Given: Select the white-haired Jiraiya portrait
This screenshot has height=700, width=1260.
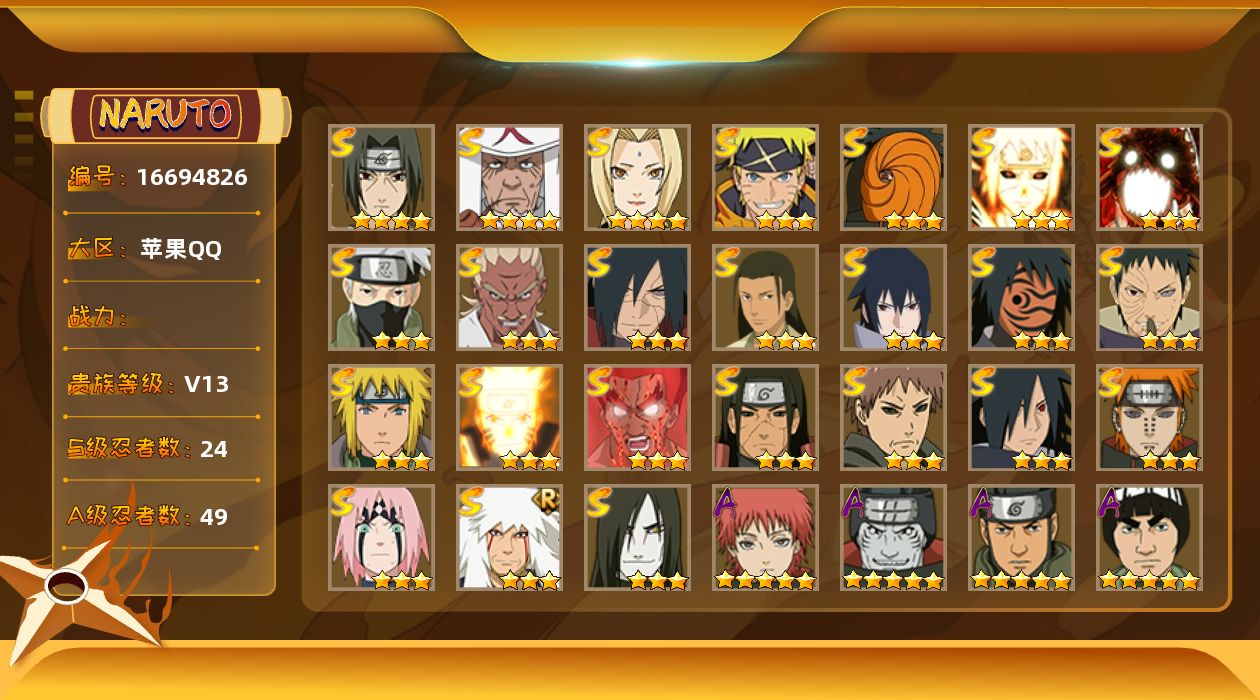Looking at the screenshot, I should pyautogui.click(x=509, y=537).
